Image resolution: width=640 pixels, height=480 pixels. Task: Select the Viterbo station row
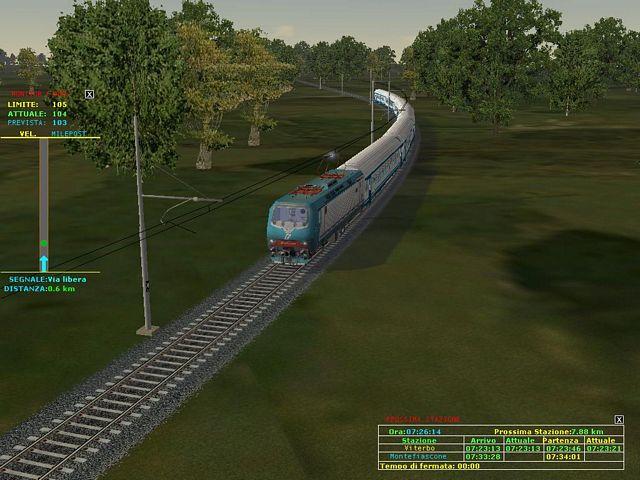click(419, 448)
